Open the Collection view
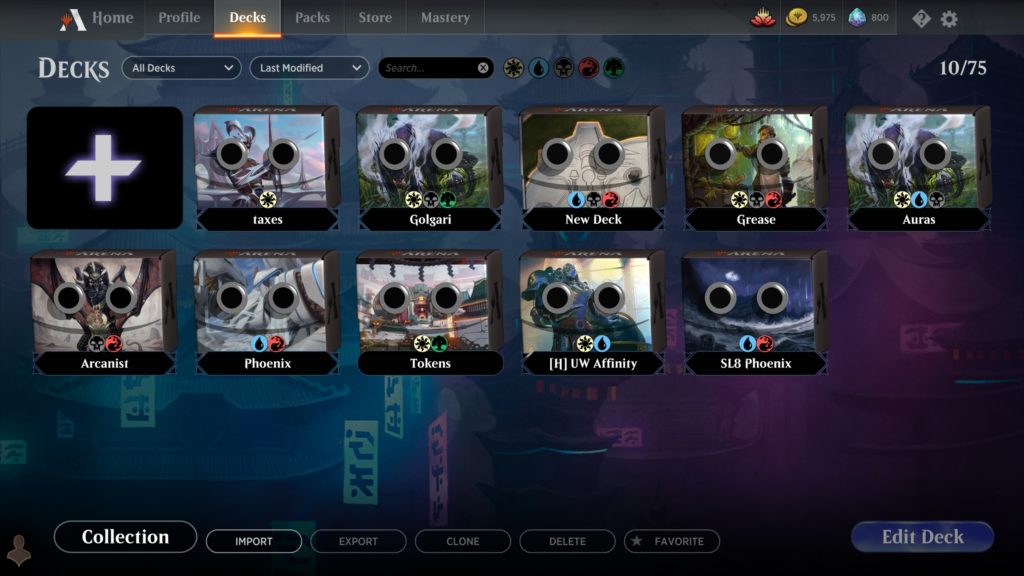Image resolution: width=1024 pixels, height=576 pixels. (125, 537)
